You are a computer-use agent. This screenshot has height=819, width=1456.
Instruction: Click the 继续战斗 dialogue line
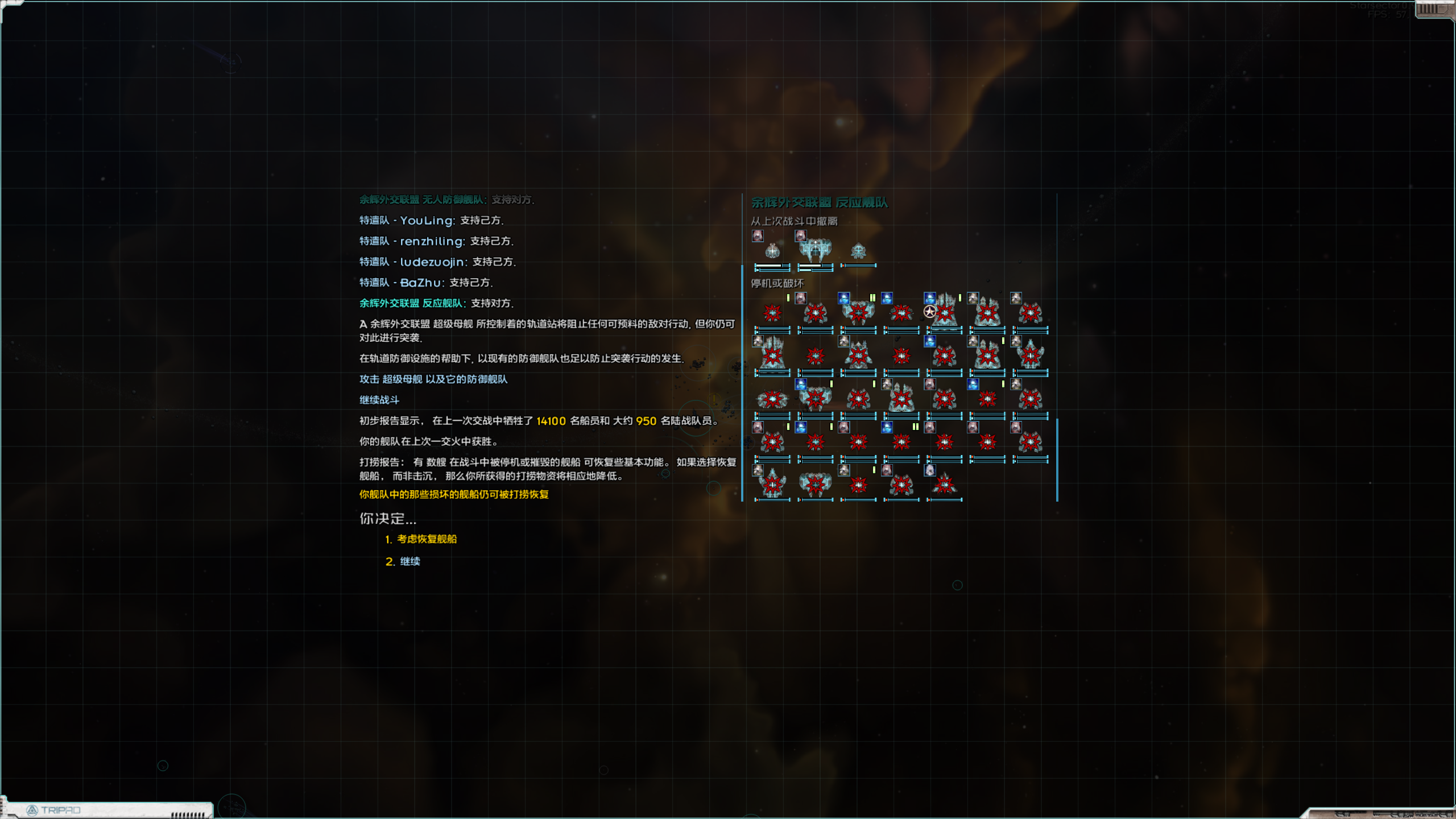(379, 400)
